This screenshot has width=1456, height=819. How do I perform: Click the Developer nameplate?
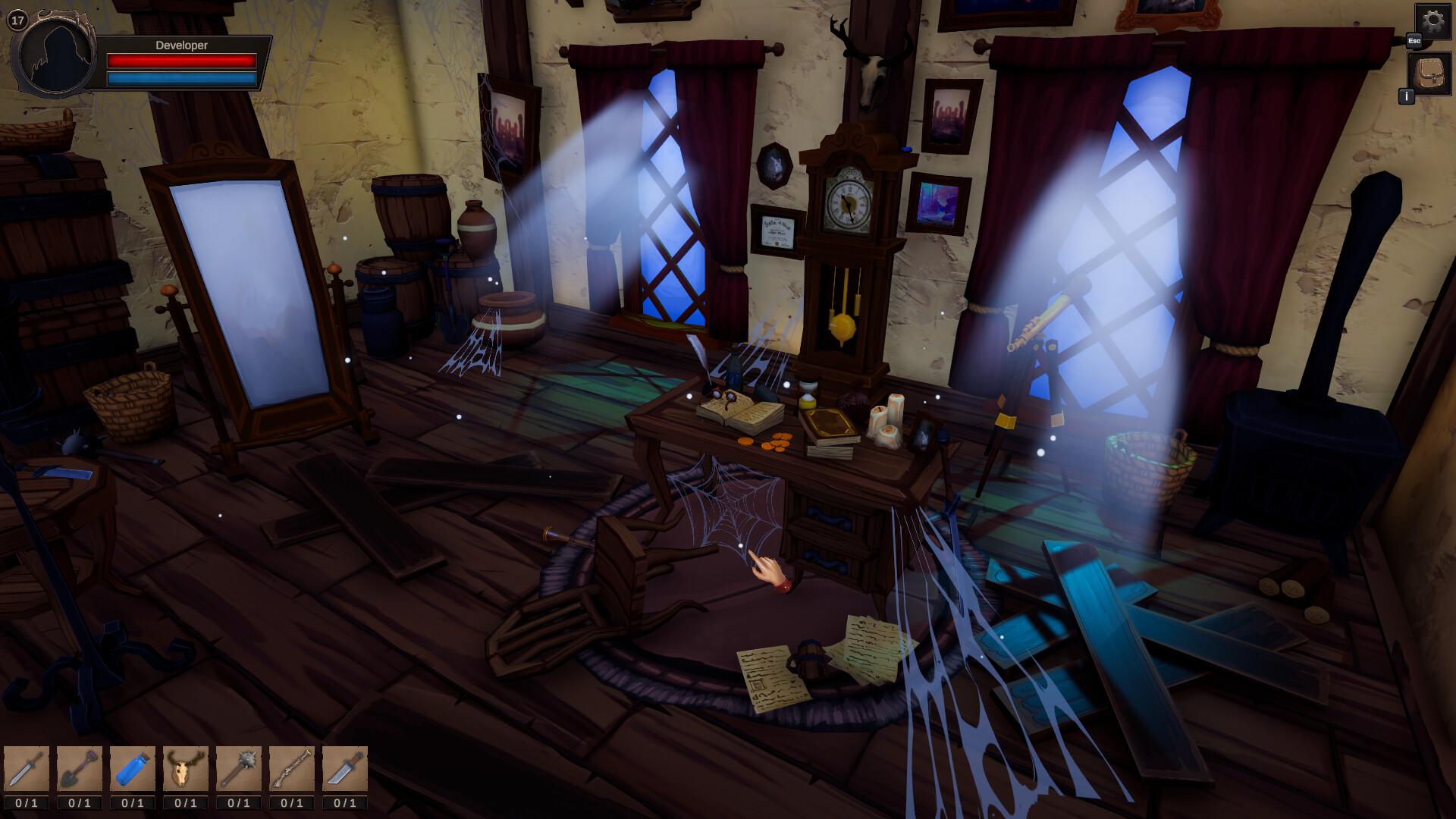pyautogui.click(x=182, y=43)
